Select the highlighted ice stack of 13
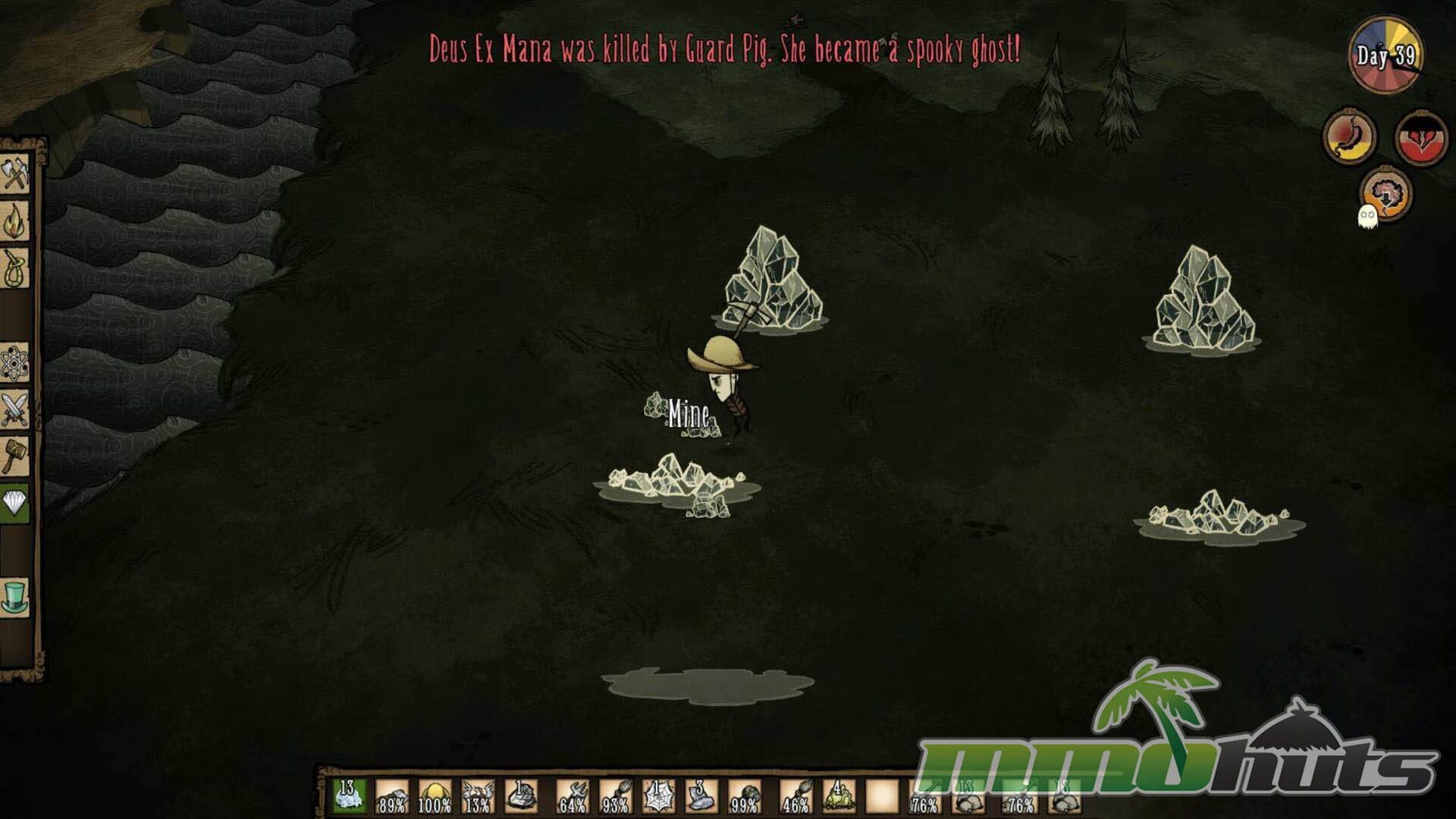 (x=349, y=796)
